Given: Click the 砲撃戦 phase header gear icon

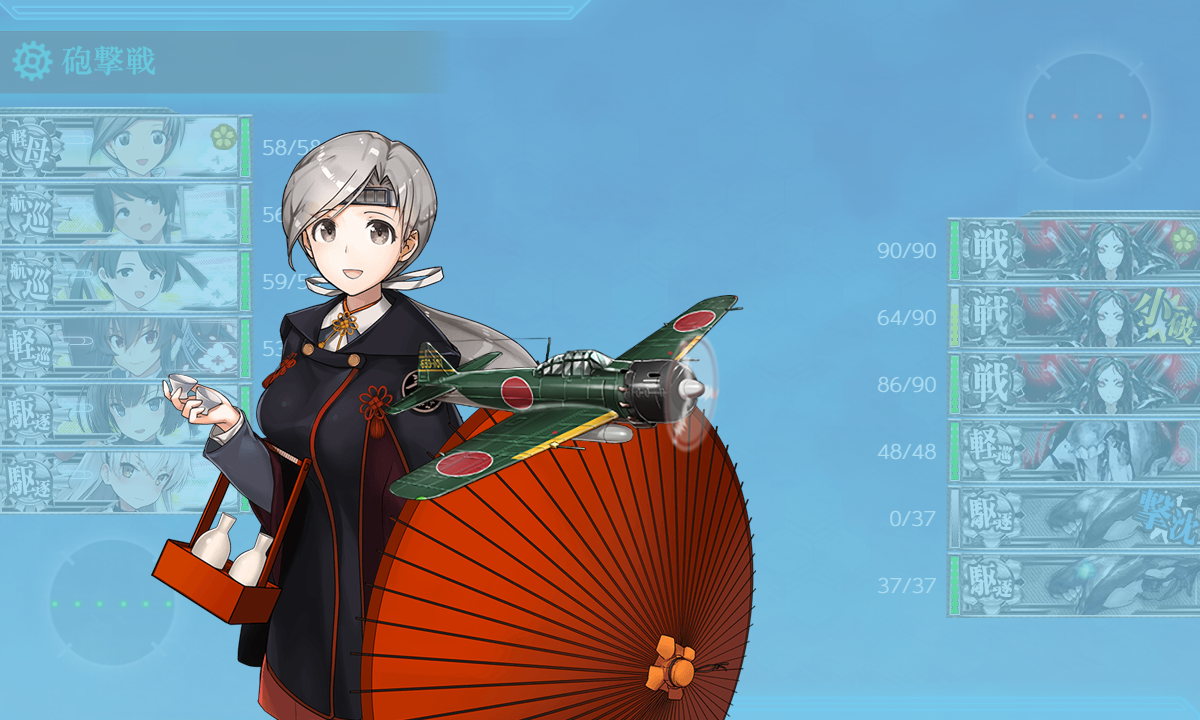Looking at the screenshot, I should [x=31, y=62].
